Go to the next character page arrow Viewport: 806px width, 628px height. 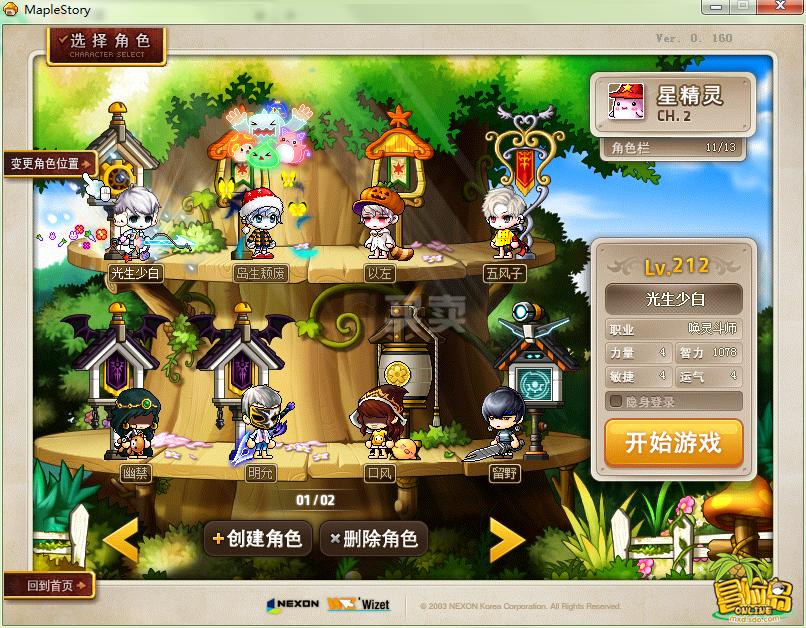point(506,540)
